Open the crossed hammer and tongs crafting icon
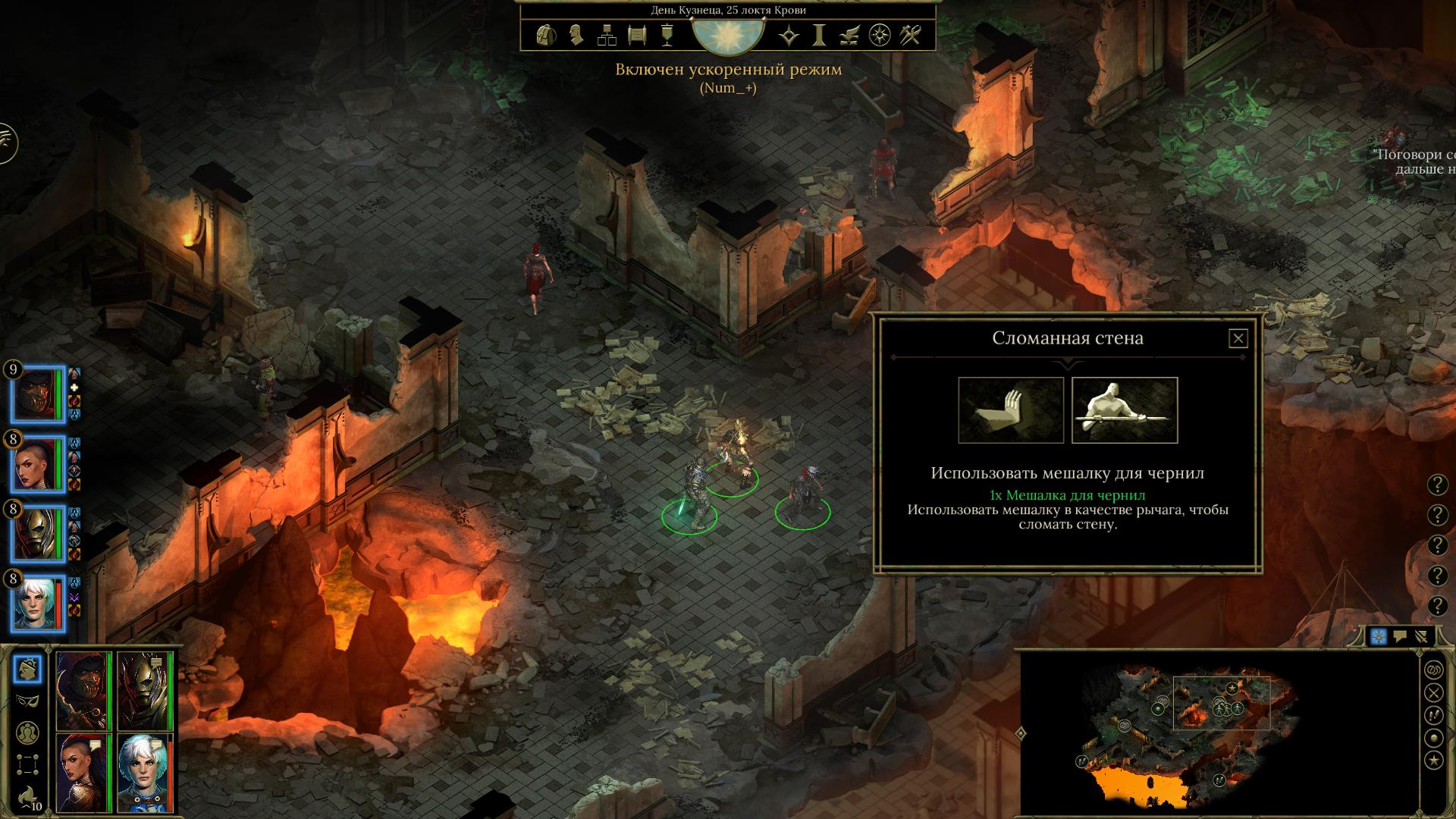 click(910, 35)
